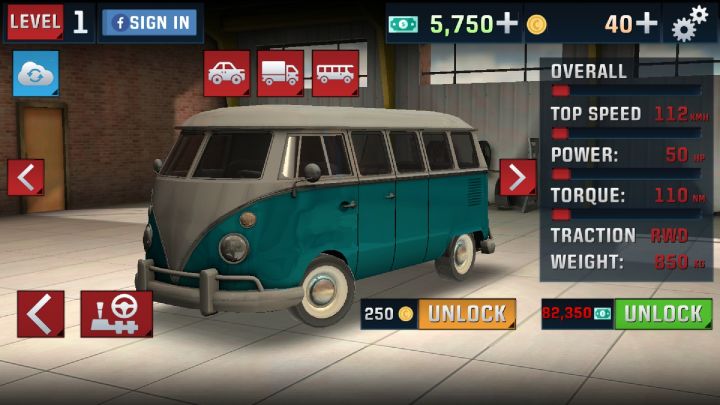Go back with the large arrow button

tap(40, 314)
